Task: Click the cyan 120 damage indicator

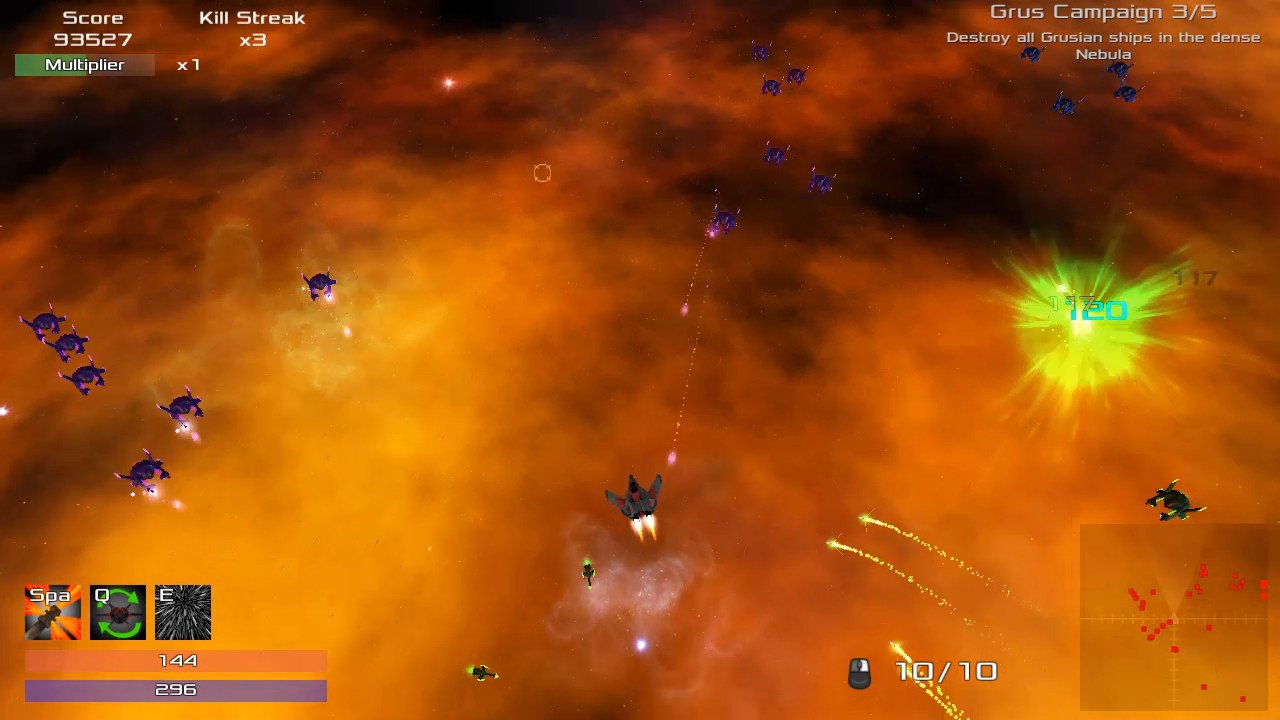Action: (1097, 310)
